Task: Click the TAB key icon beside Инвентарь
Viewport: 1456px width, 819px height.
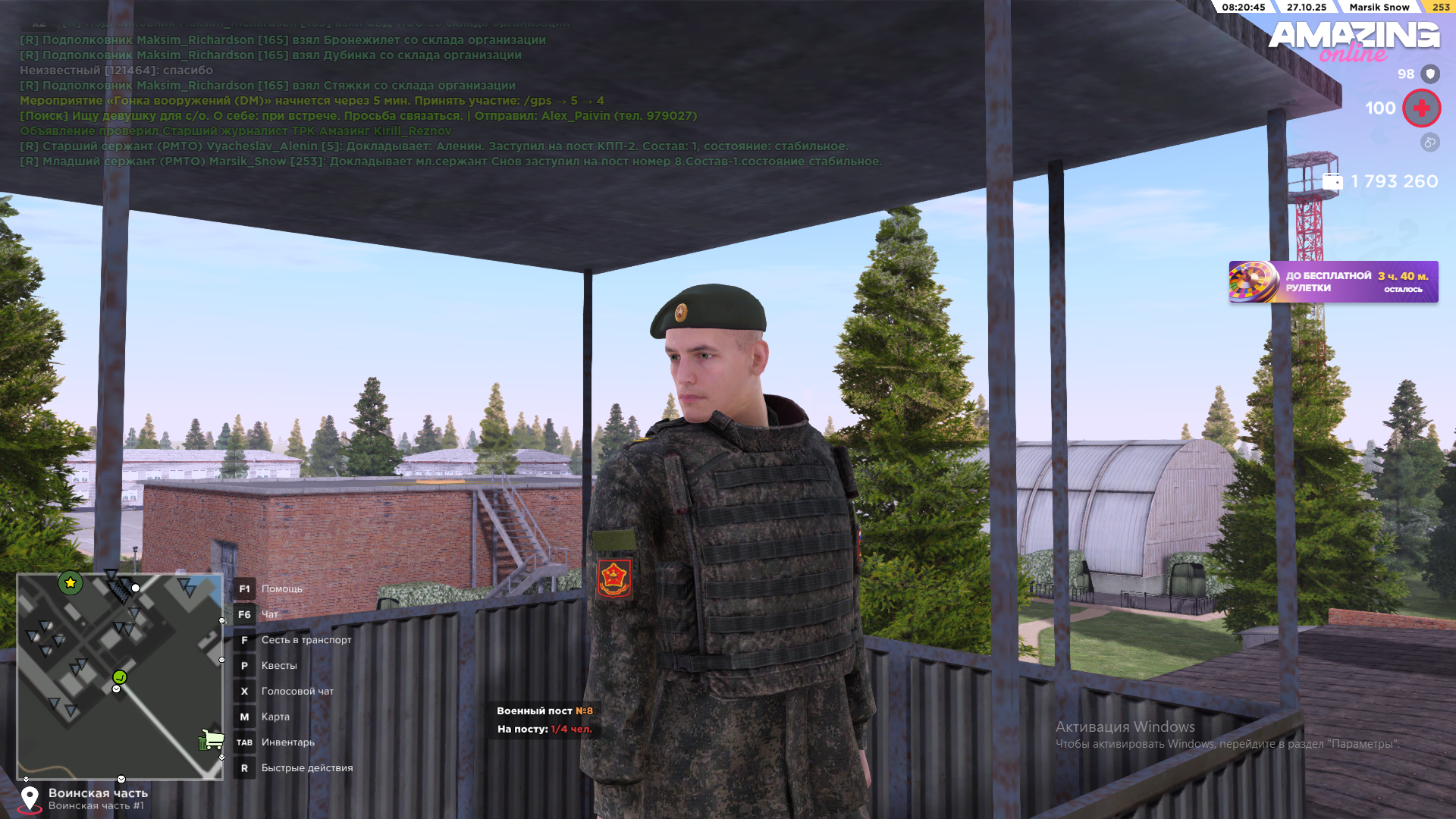Action: pos(244,742)
